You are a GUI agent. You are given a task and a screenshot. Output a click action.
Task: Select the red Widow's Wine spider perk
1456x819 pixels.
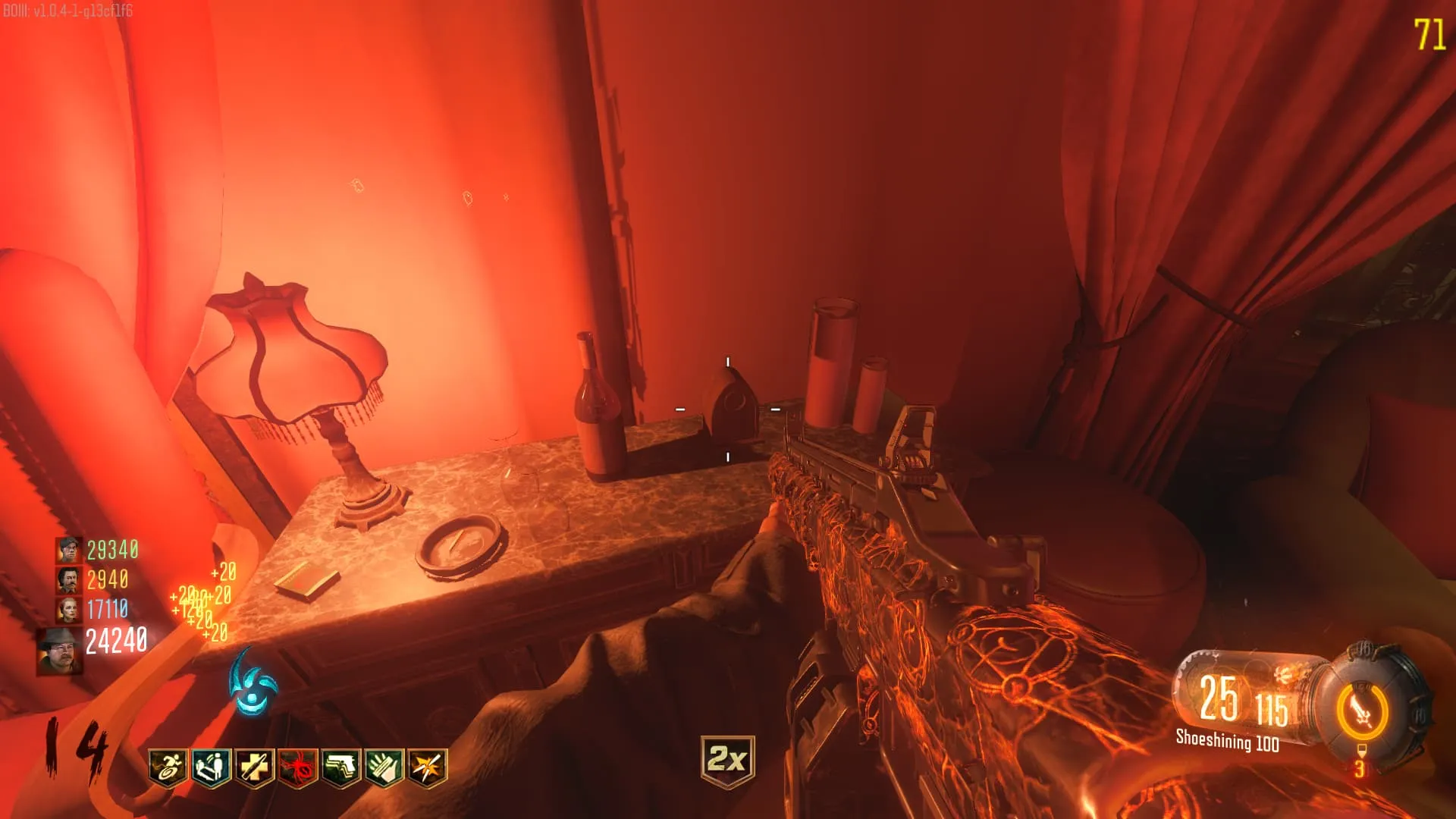[x=298, y=767]
